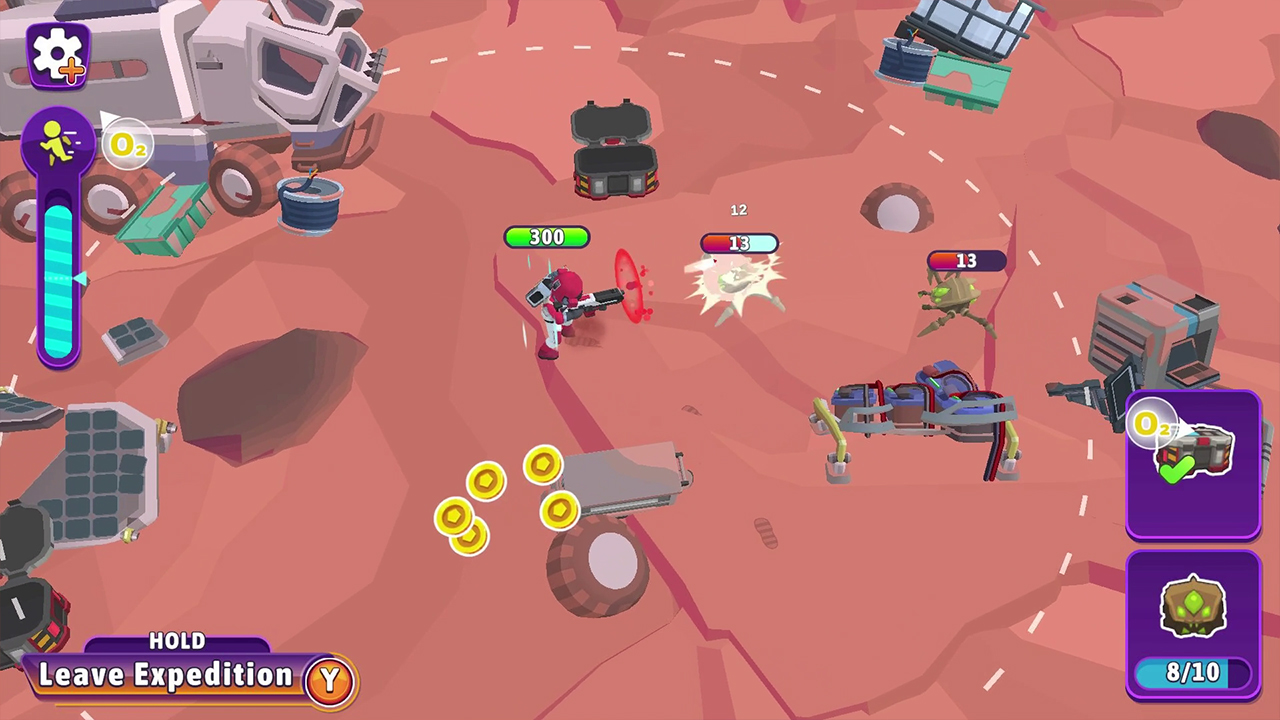Click the alien counter panel below the crate panel
Image resolution: width=1280 pixels, height=720 pixels.
pos(1193,625)
